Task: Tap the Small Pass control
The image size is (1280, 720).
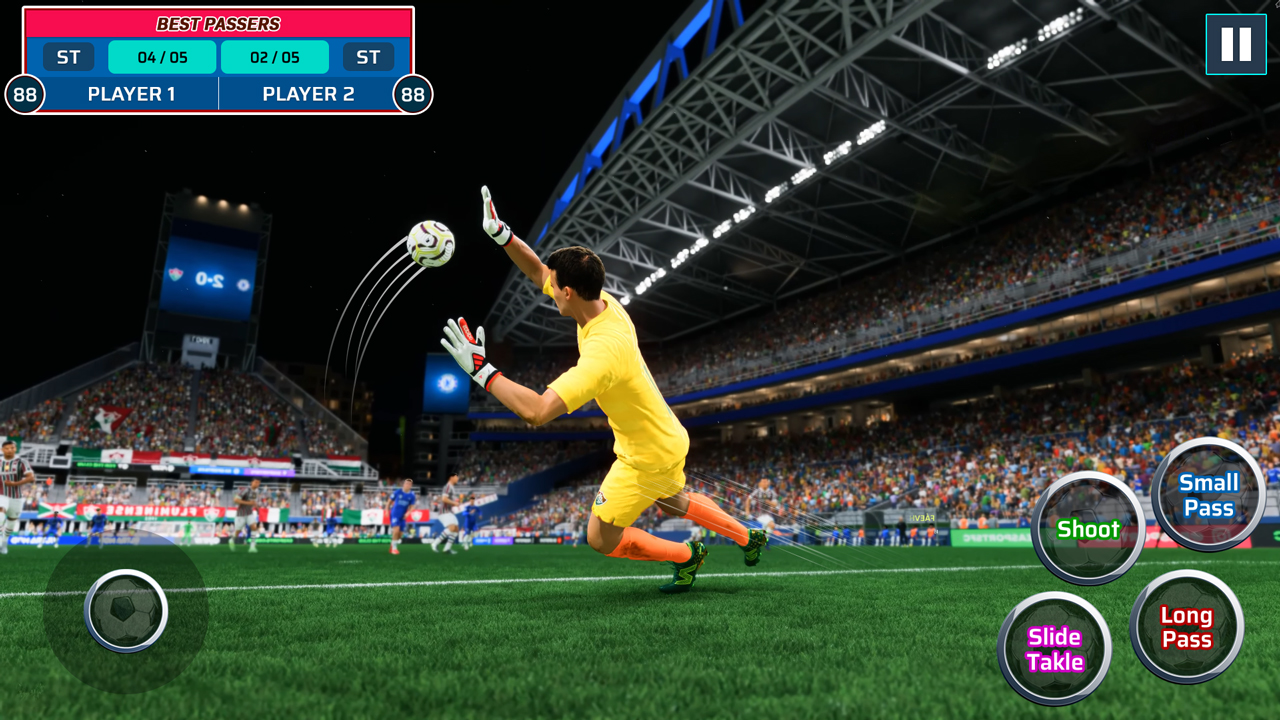Action: (x=1208, y=495)
